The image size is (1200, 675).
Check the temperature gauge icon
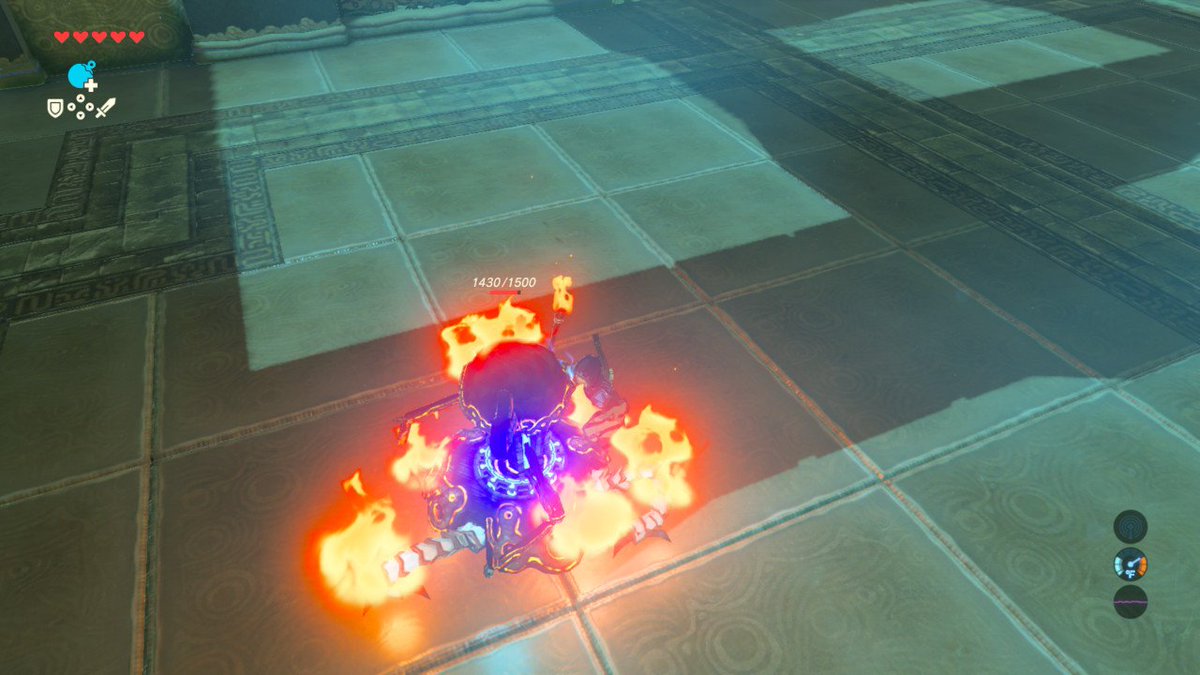(x=1130, y=565)
